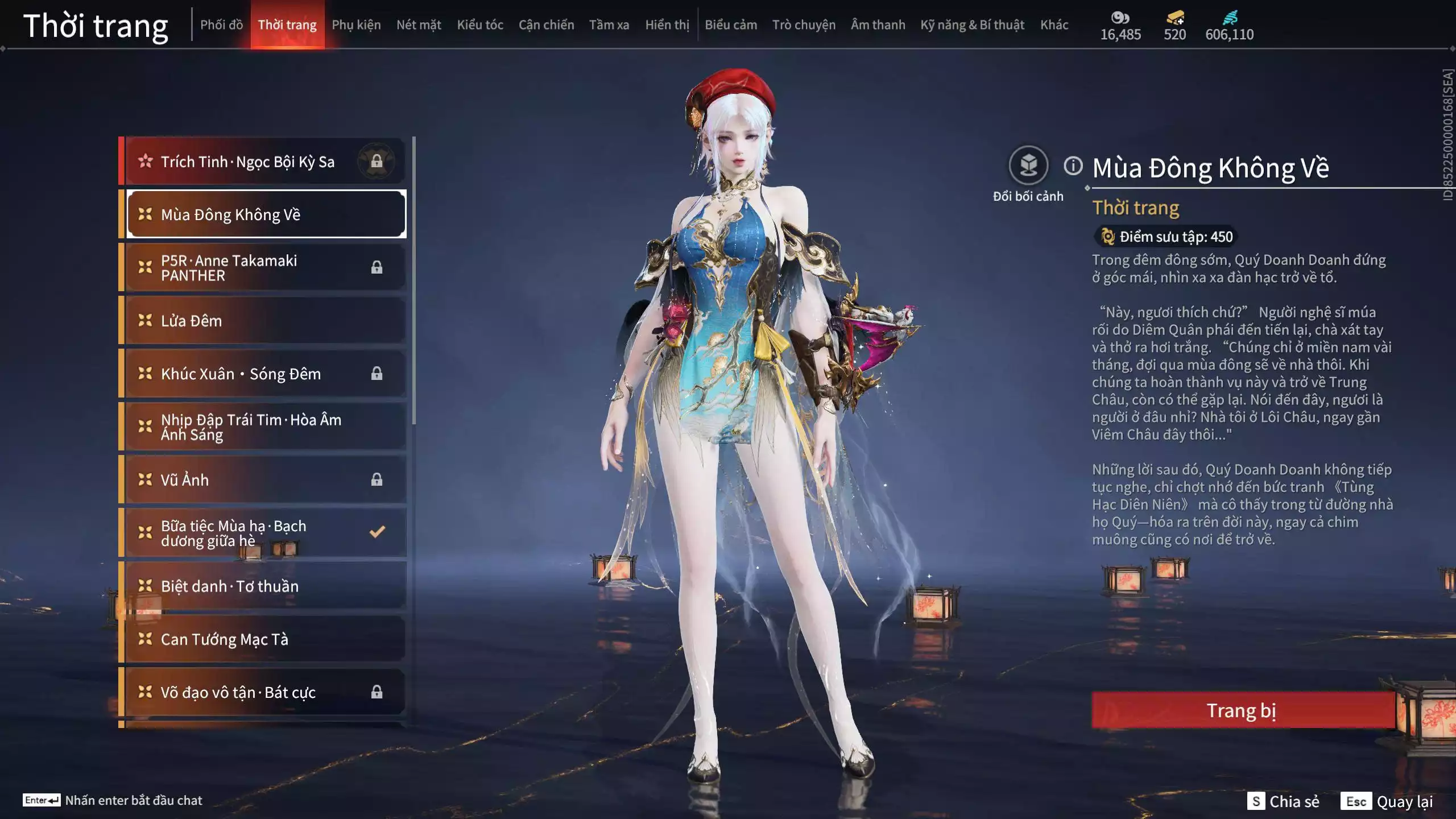This screenshot has height=819, width=1456.
Task: Select the Khác tab
Action: [1054, 25]
